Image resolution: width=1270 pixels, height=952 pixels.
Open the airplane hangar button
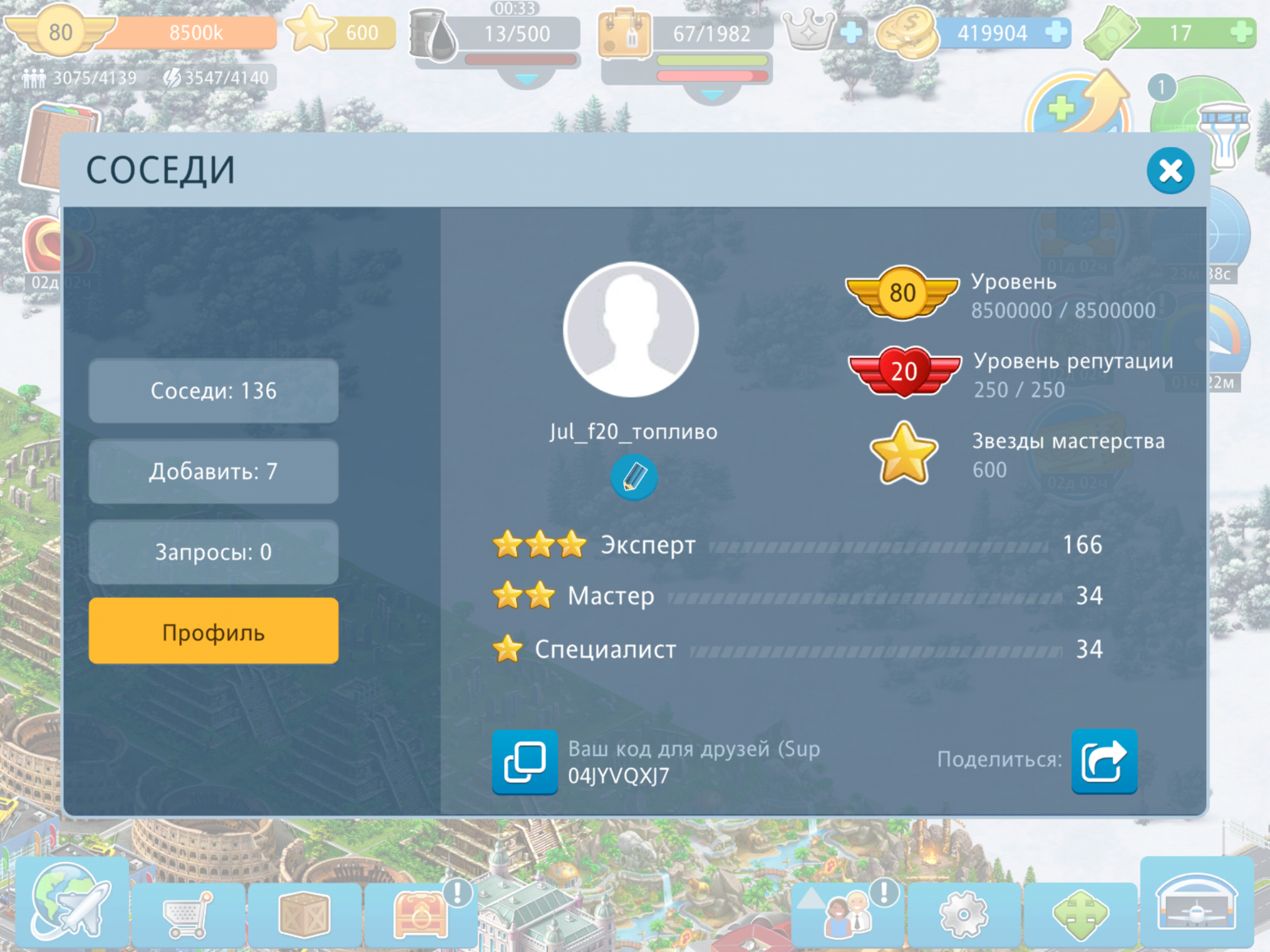coord(1197,902)
